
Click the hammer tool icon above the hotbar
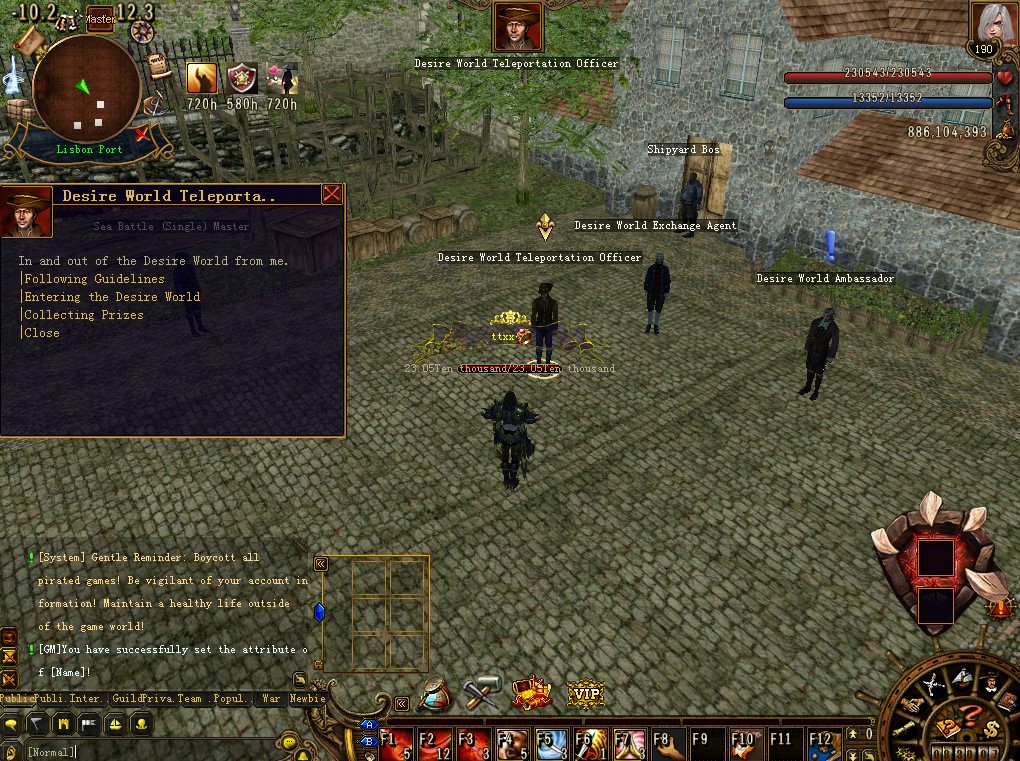[483, 693]
